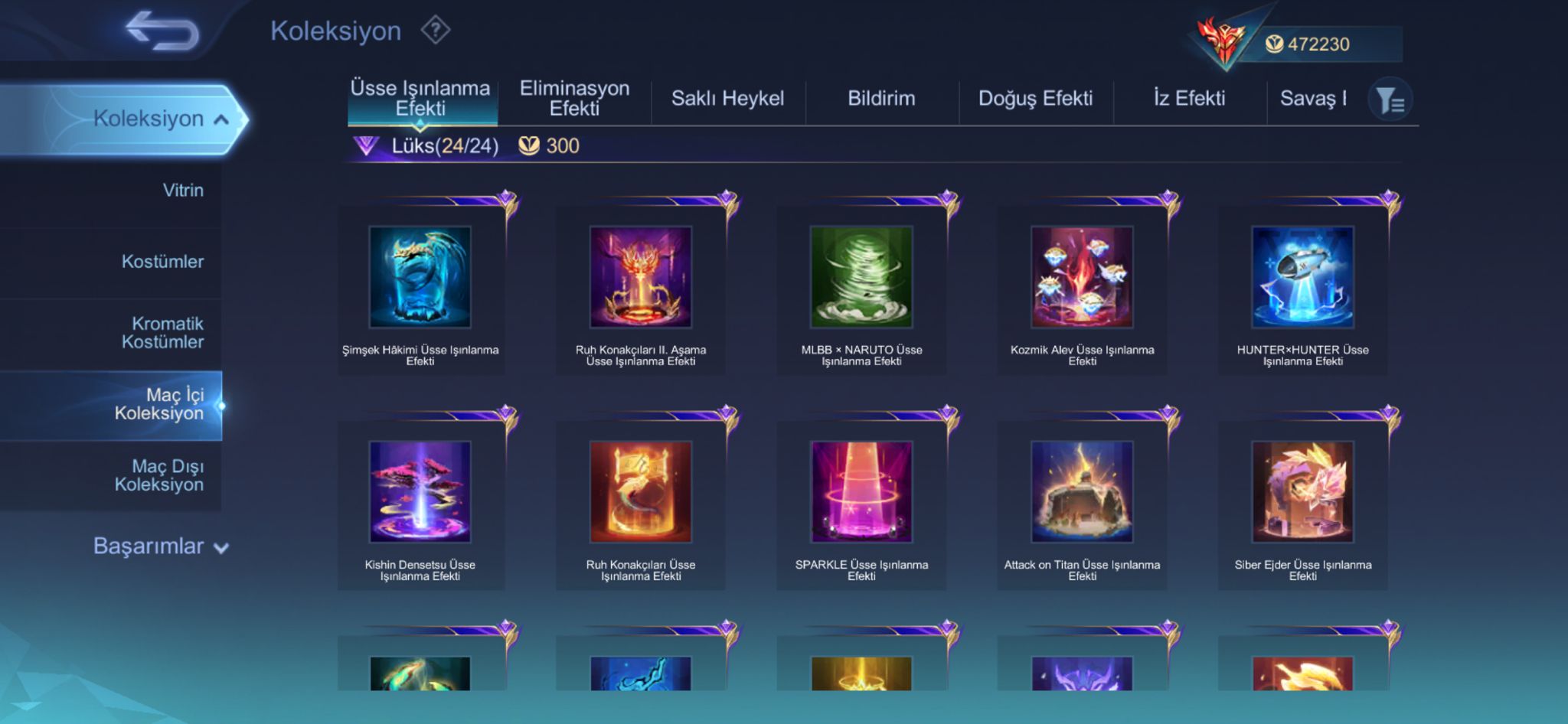Go back using the return arrow
This screenshot has width=1568, height=724.
pyautogui.click(x=162, y=32)
